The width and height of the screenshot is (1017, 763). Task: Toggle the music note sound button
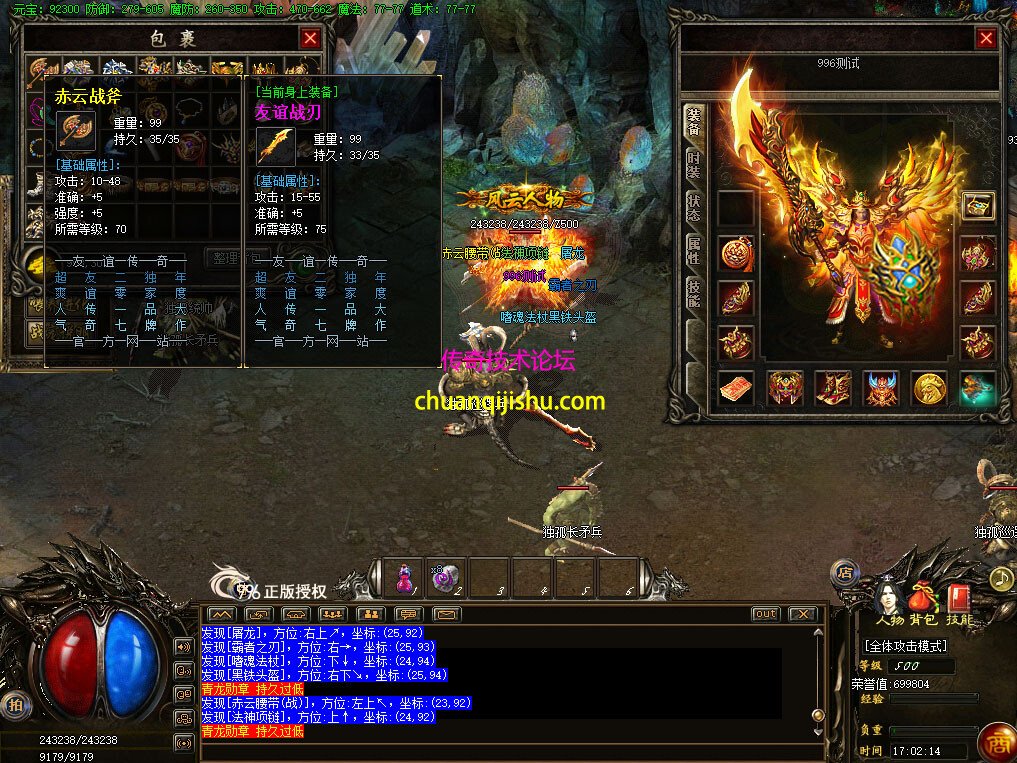click(1001, 578)
